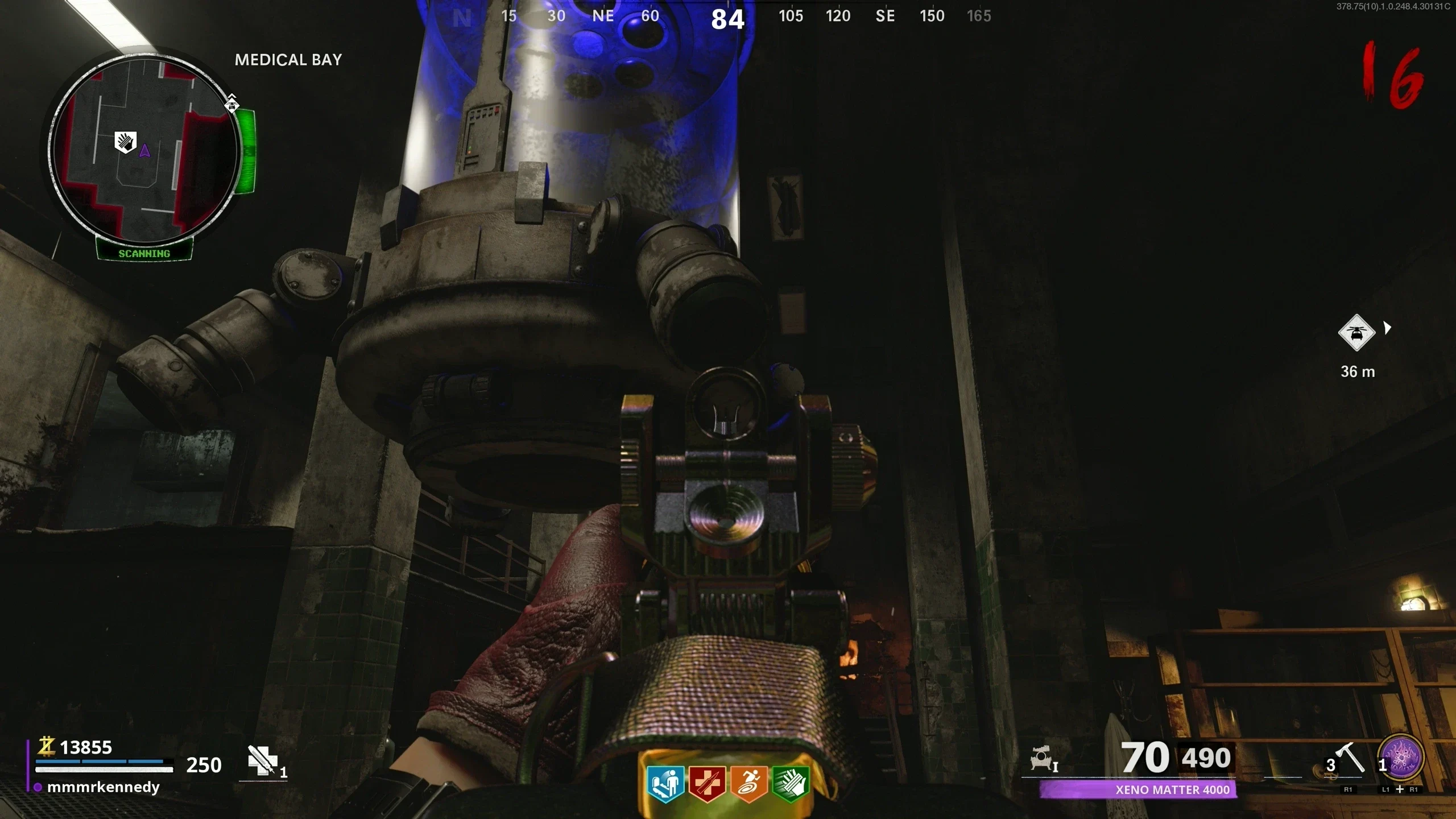Click the mmmrkennedy player name tag
Image resolution: width=1456 pixels, height=819 pixels.
103,787
